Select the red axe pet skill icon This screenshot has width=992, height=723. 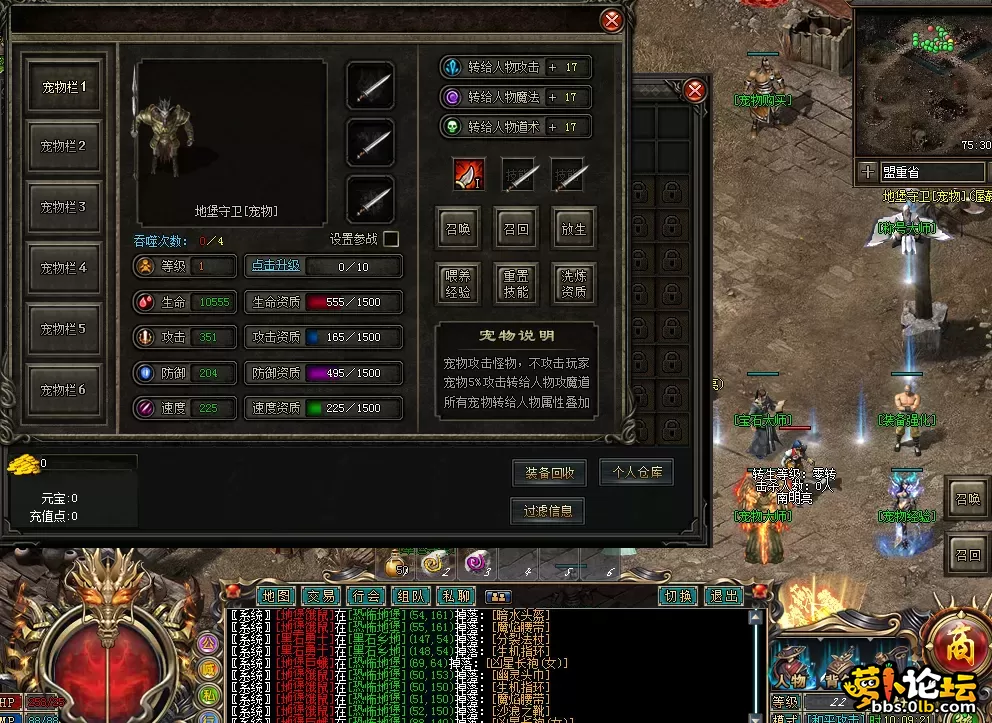[x=468, y=174]
